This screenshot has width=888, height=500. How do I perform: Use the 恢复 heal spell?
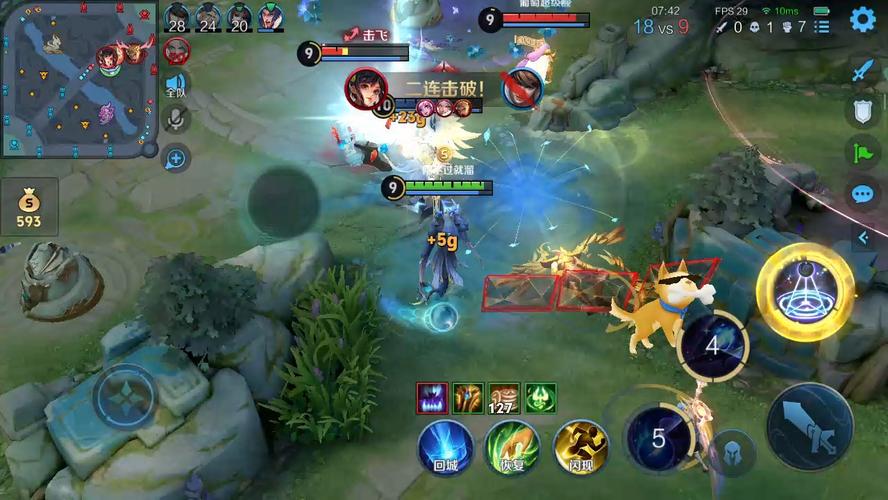pos(512,445)
